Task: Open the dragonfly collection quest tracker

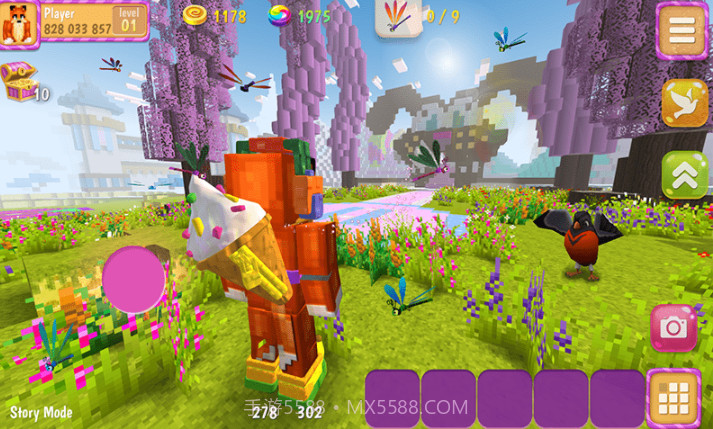Action: [x=398, y=17]
